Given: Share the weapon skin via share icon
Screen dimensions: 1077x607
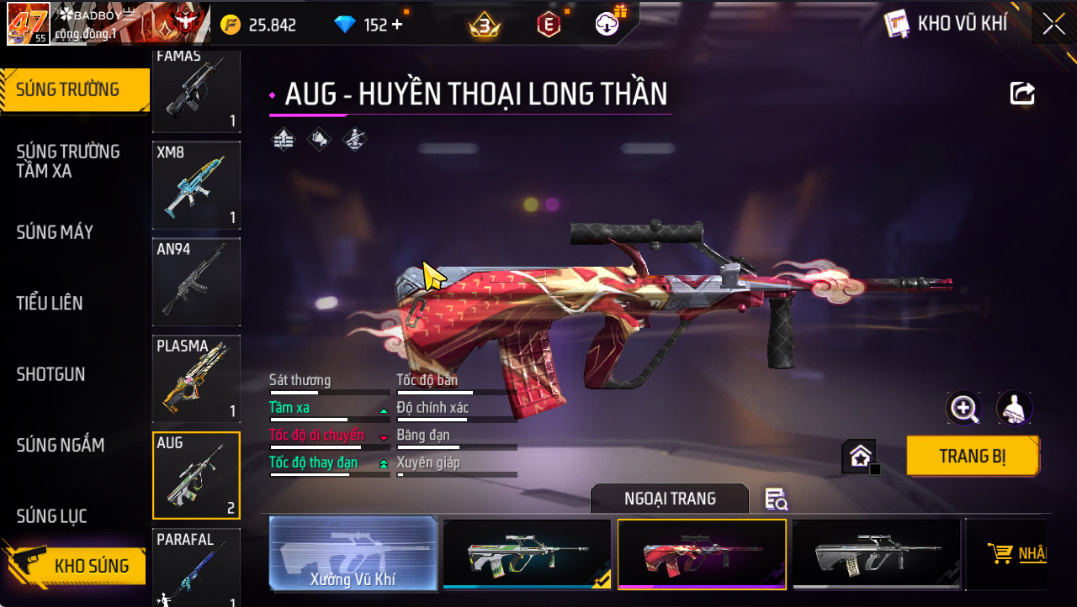Looking at the screenshot, I should (x=1022, y=94).
